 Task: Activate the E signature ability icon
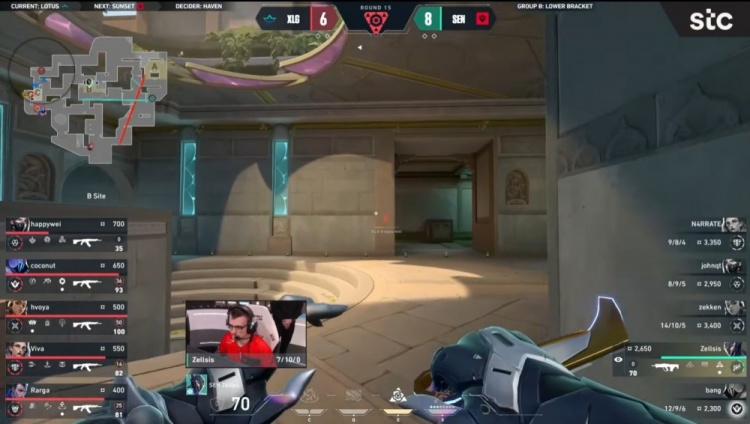(397, 394)
